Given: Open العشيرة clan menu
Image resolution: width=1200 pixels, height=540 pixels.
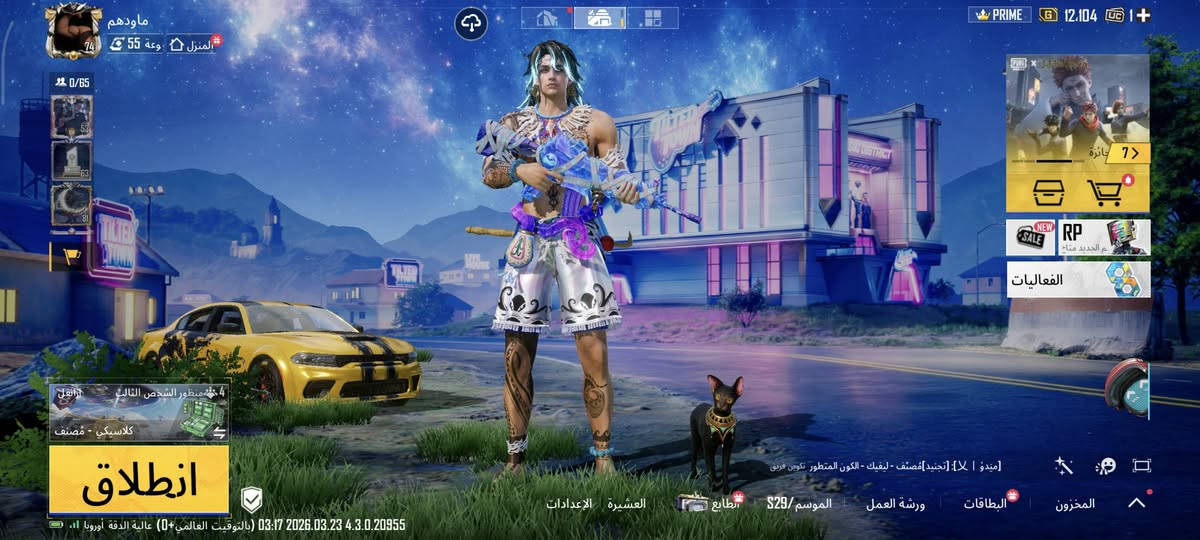Looking at the screenshot, I should (626, 504).
